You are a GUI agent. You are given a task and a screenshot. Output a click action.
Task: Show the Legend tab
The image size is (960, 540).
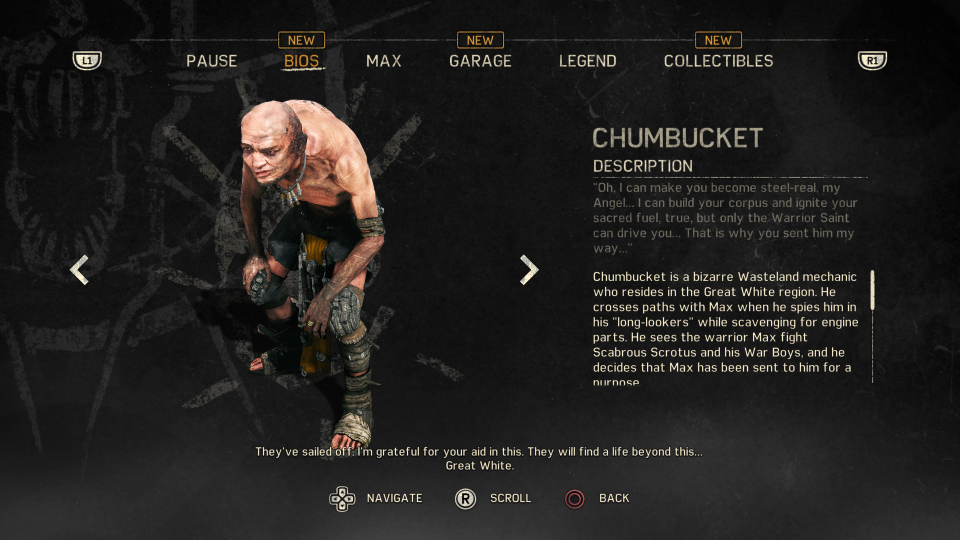587,61
